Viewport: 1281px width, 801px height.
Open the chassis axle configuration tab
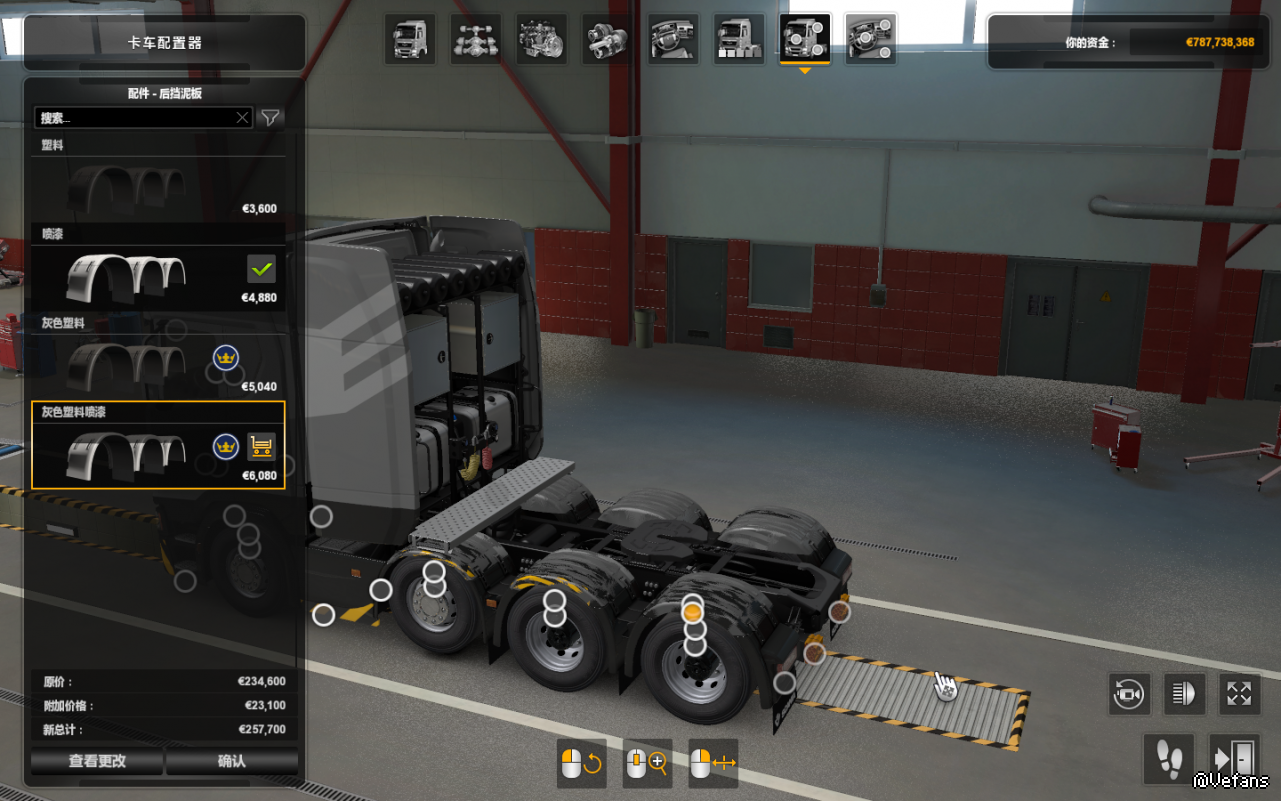(x=476, y=39)
